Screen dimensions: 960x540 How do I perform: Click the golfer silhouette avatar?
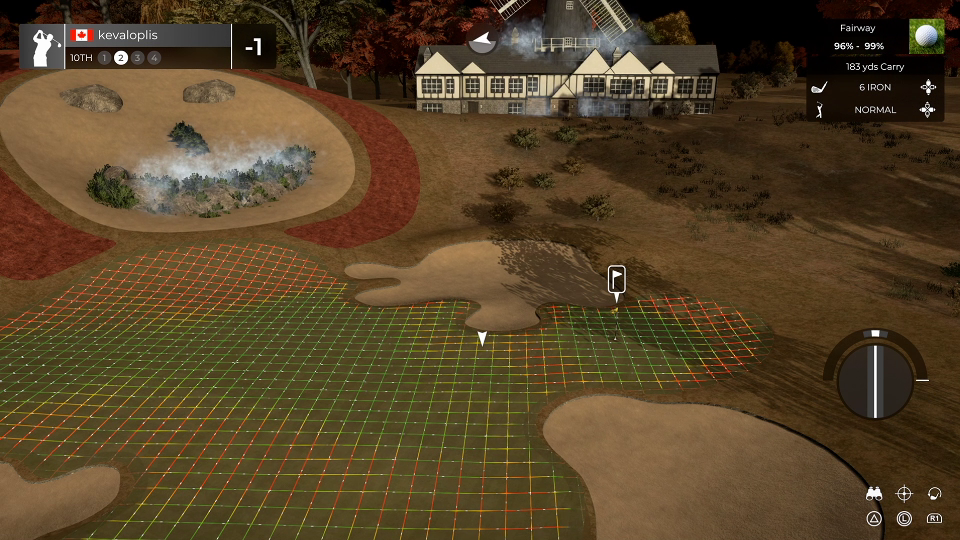pos(43,47)
